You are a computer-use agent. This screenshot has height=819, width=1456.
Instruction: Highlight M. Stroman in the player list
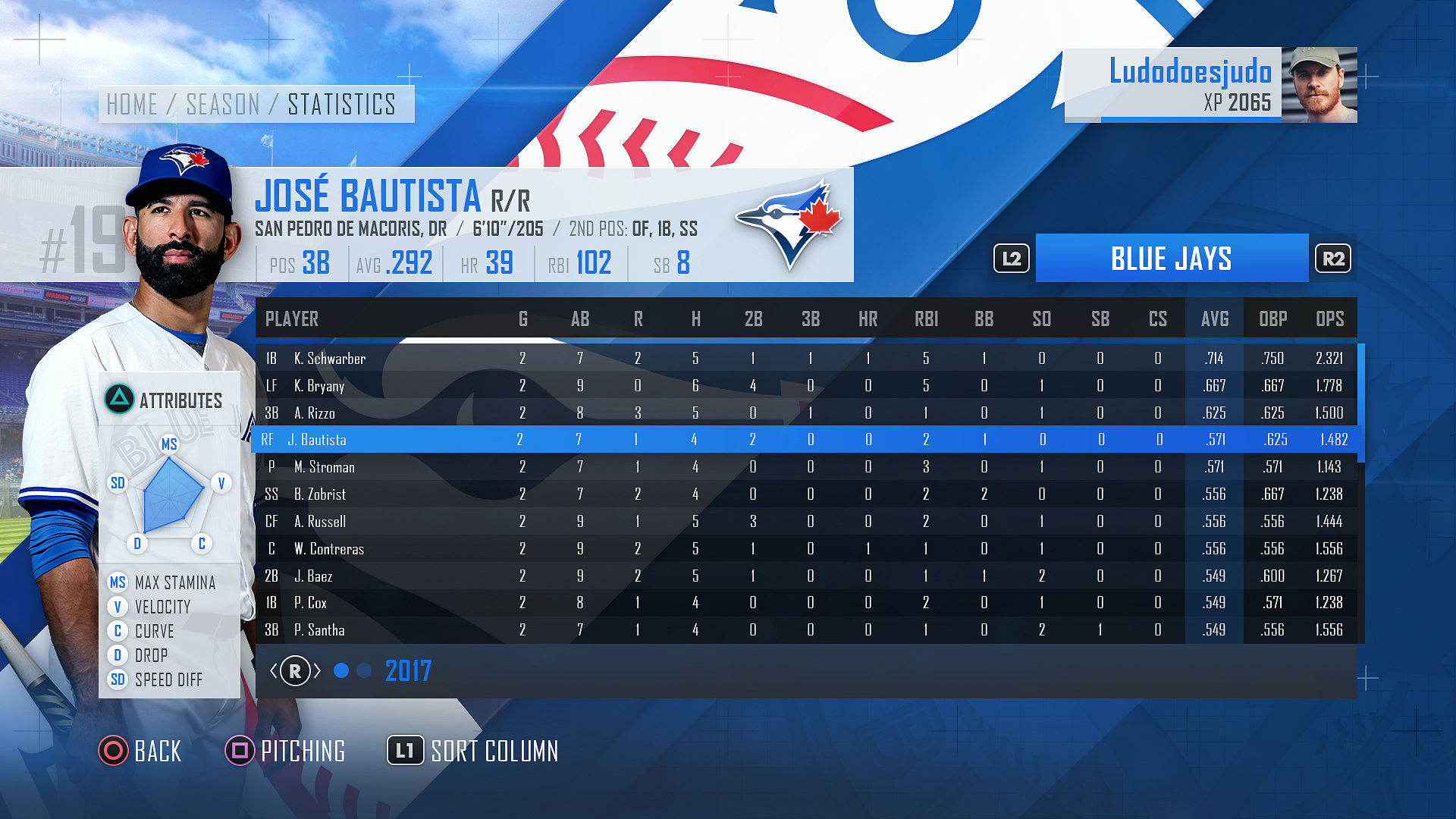pyautogui.click(x=325, y=467)
